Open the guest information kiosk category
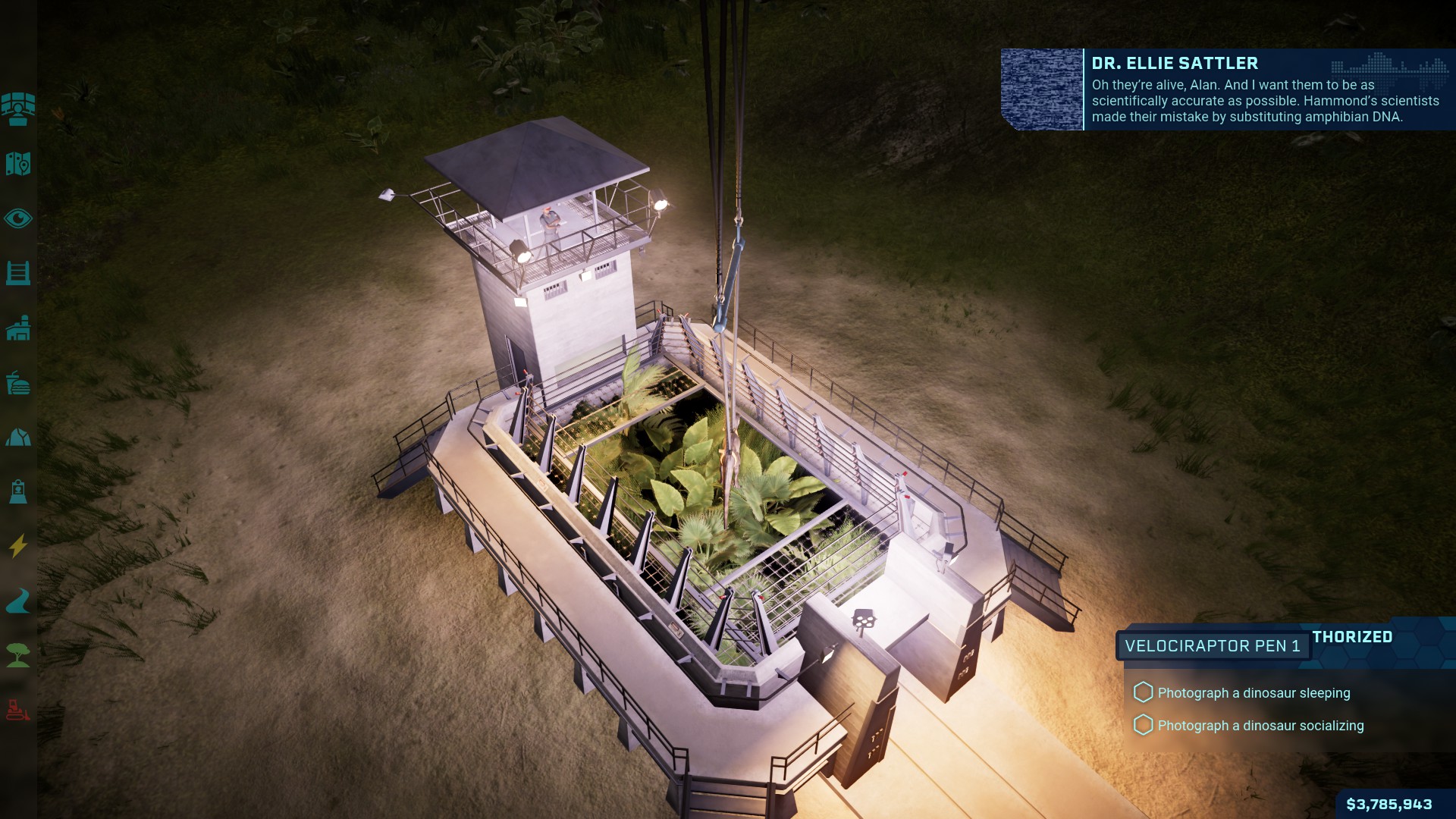 [x=18, y=491]
